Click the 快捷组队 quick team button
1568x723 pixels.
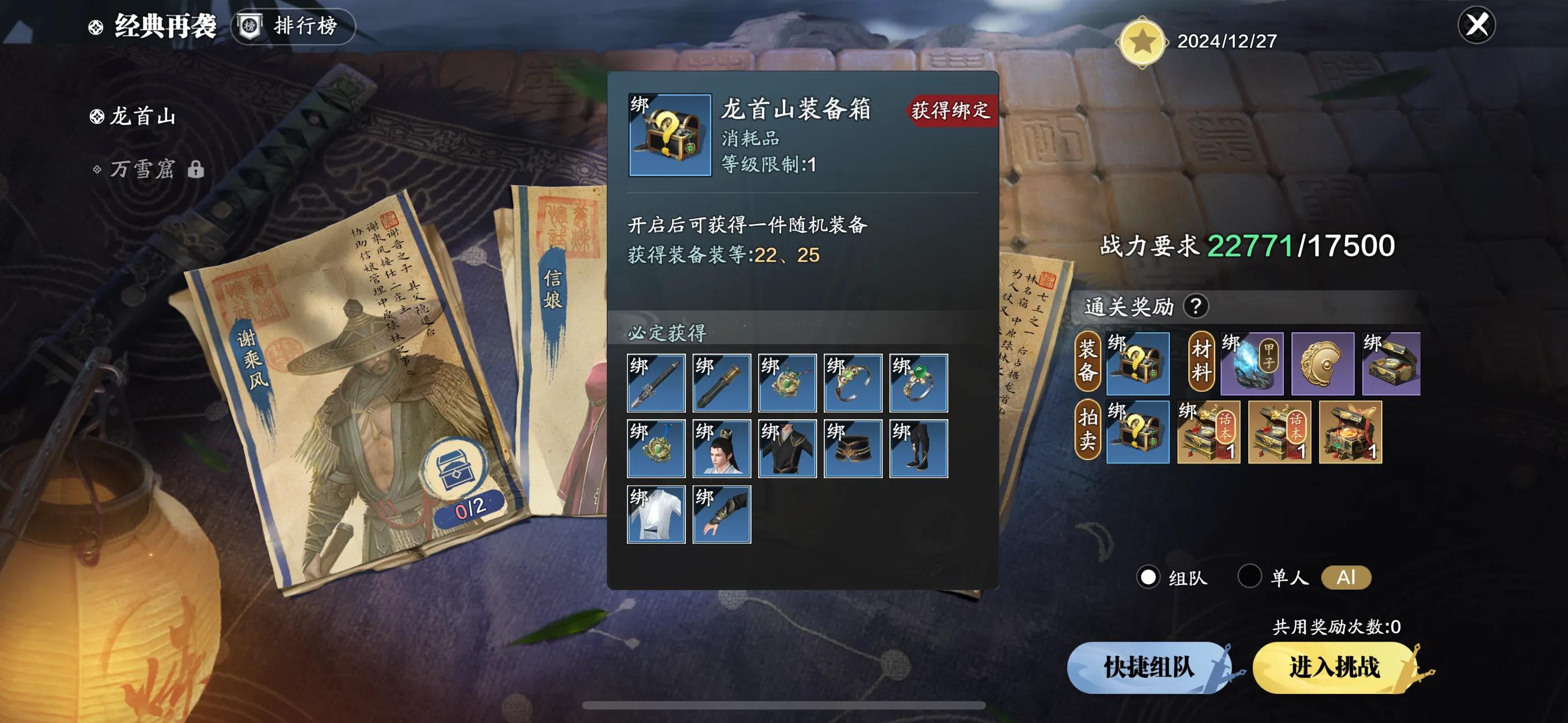(x=1149, y=667)
